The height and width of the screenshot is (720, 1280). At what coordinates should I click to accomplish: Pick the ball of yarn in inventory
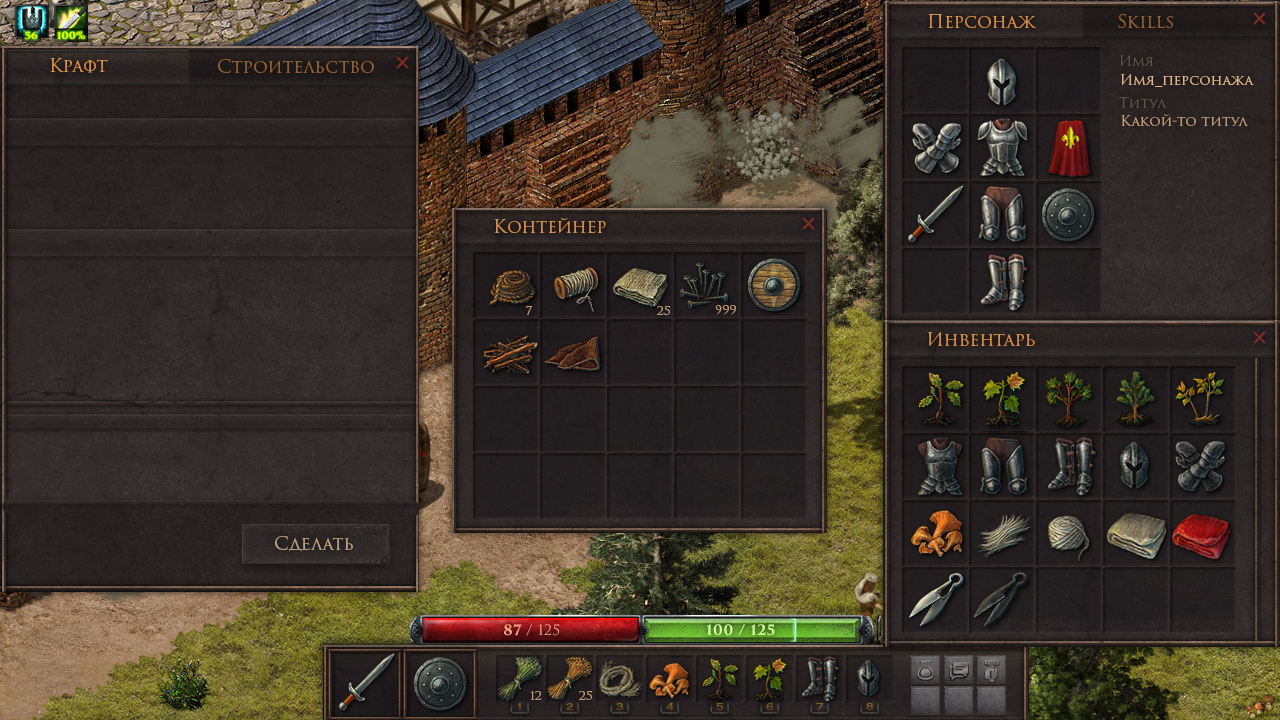pyautogui.click(x=1068, y=535)
